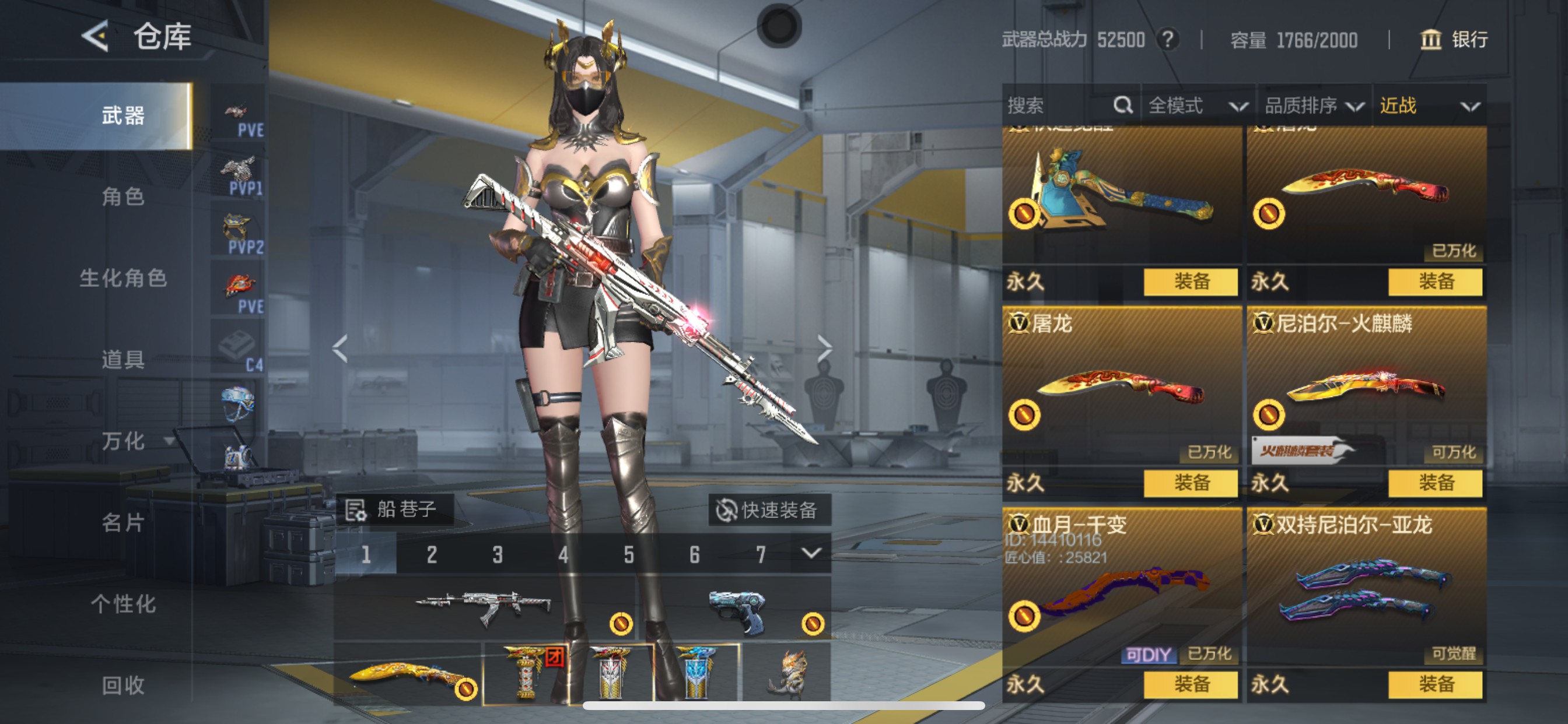This screenshot has width=1568, height=724.
Task: Show weapon power help question mark
Action: 1167,40
